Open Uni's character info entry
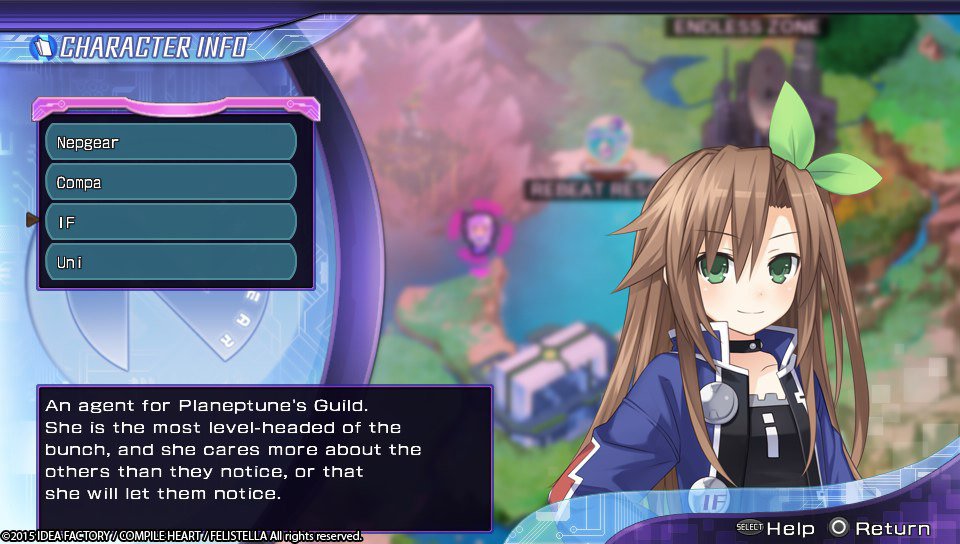 171,262
